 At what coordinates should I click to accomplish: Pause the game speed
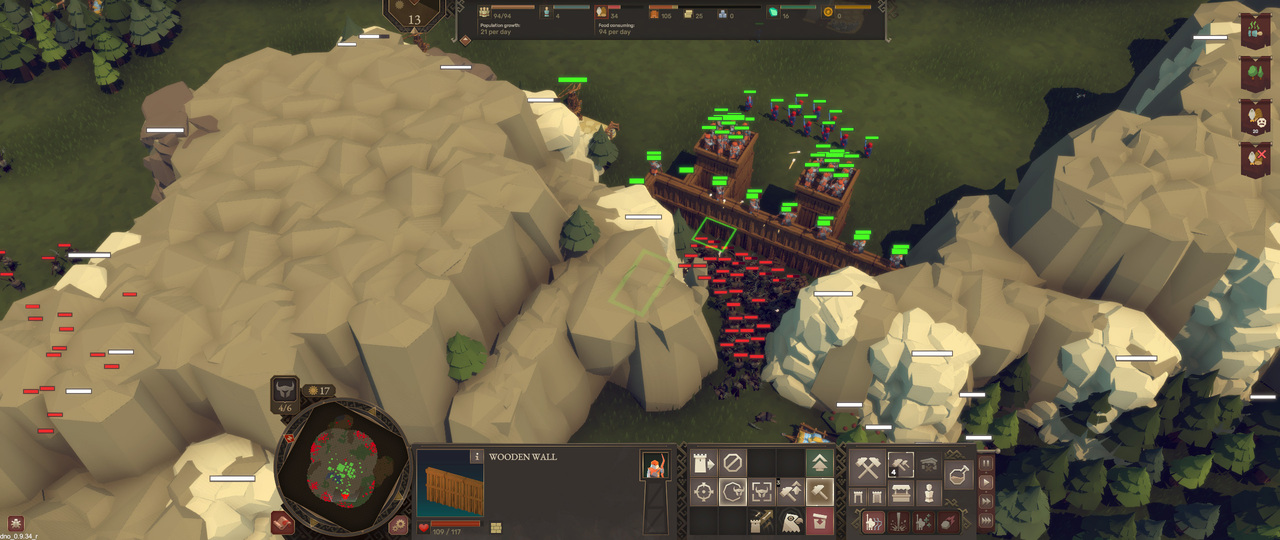[987, 463]
